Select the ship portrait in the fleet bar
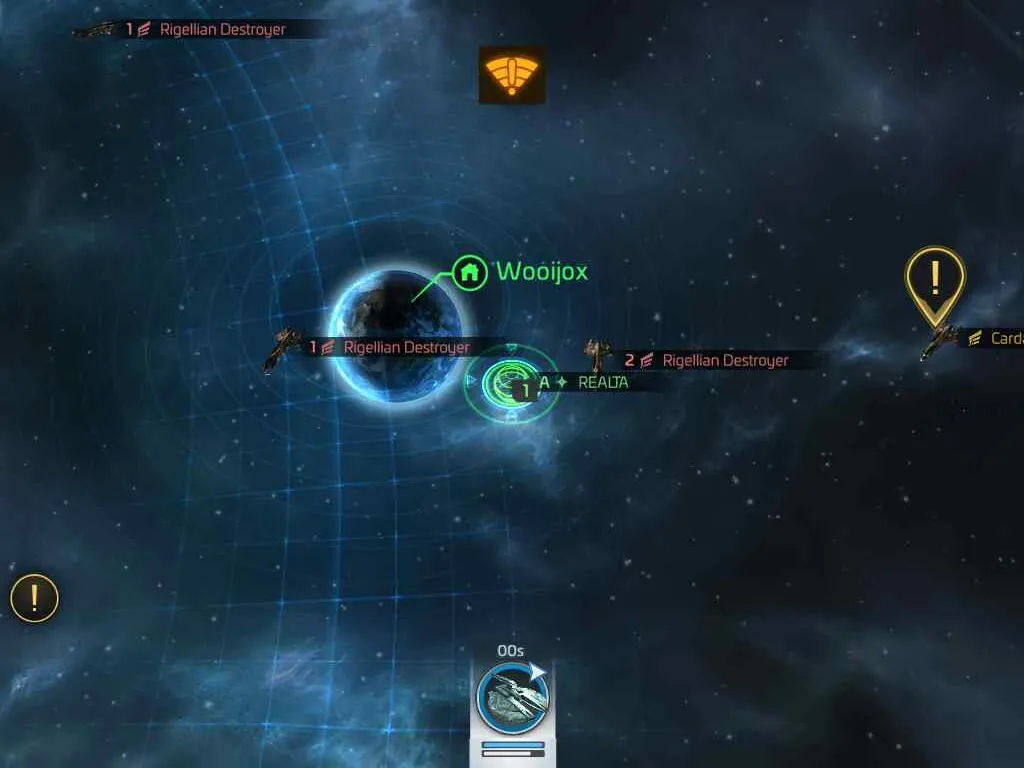Image resolution: width=1024 pixels, height=768 pixels. pyautogui.click(x=512, y=697)
